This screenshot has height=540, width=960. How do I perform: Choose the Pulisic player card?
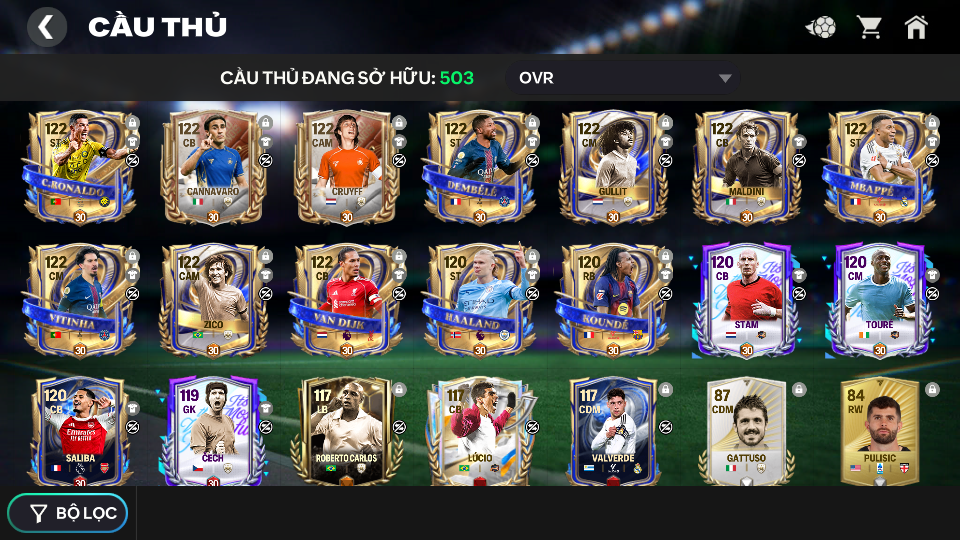(x=876, y=432)
